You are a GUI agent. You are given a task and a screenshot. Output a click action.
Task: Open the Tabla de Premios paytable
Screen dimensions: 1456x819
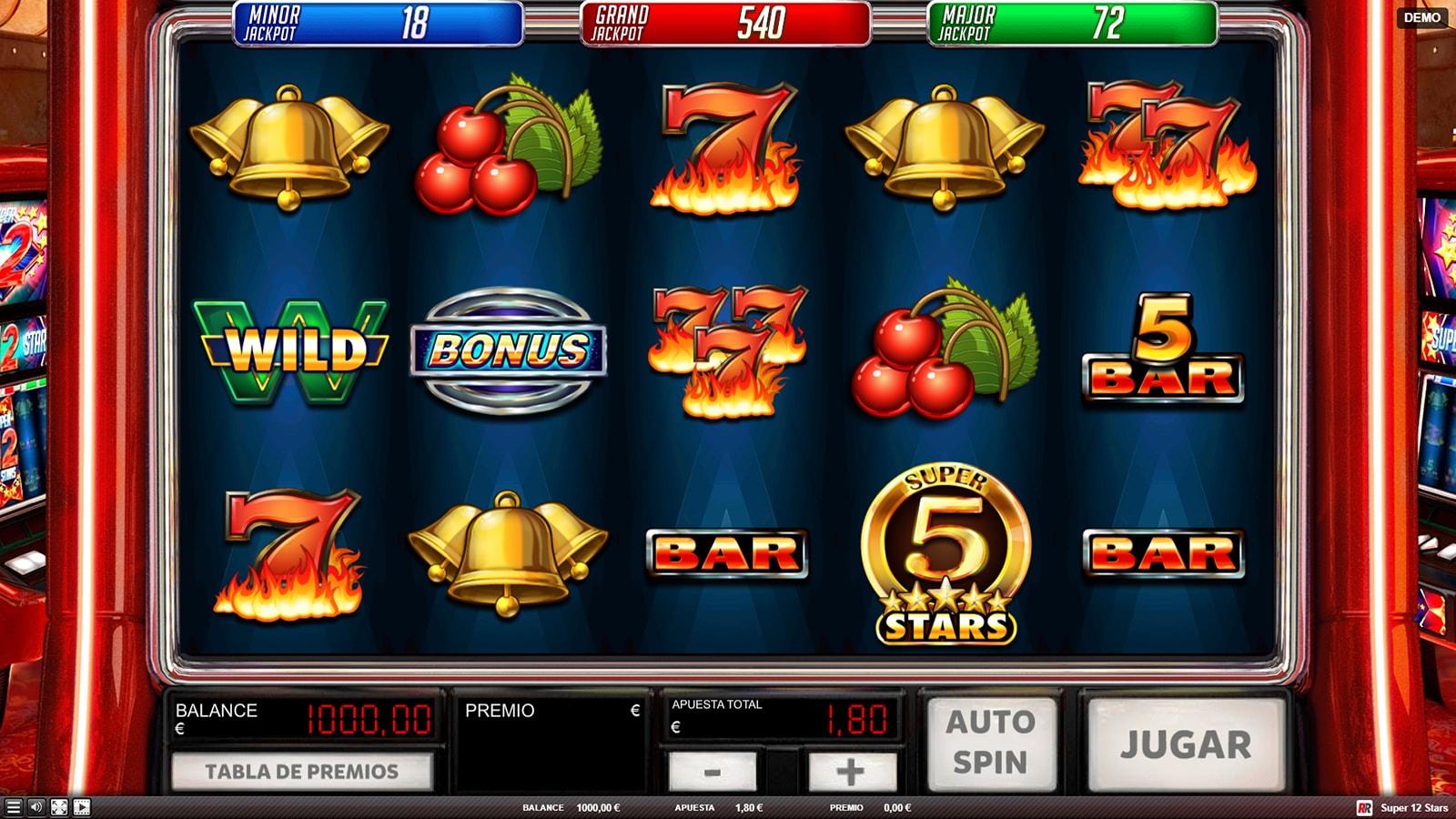pyautogui.click(x=301, y=772)
